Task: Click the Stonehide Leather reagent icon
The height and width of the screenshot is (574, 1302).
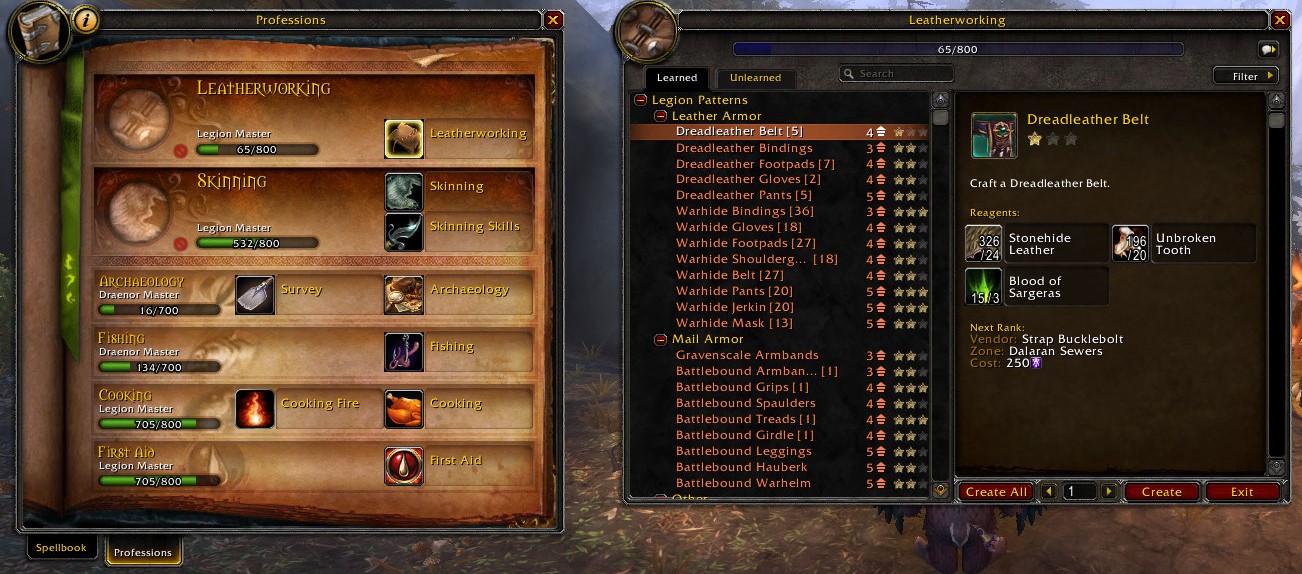Action: (x=983, y=244)
